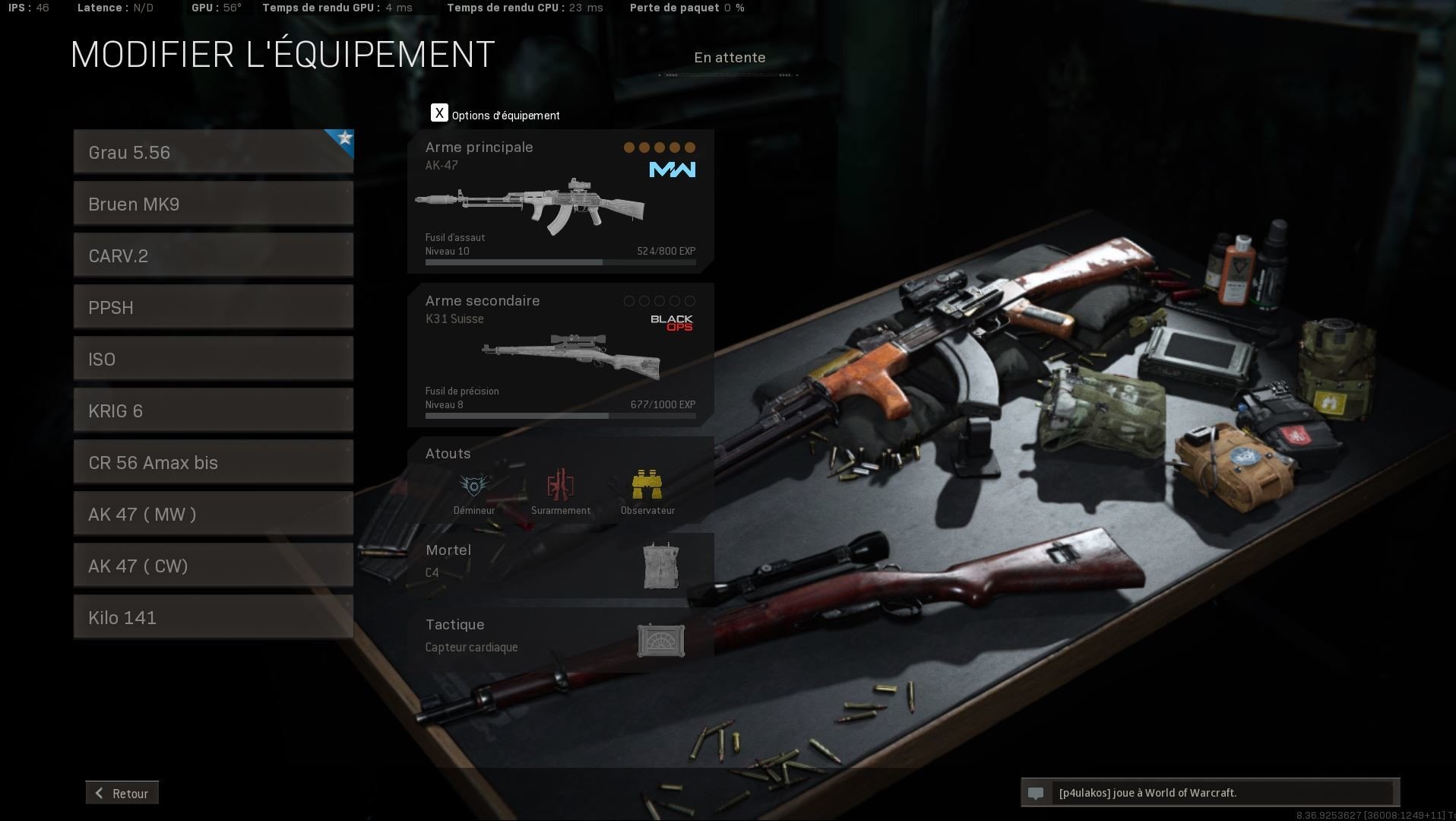Select the AK 47 ( CW) loadout
This screenshot has height=821, width=1456.
click(x=213, y=566)
